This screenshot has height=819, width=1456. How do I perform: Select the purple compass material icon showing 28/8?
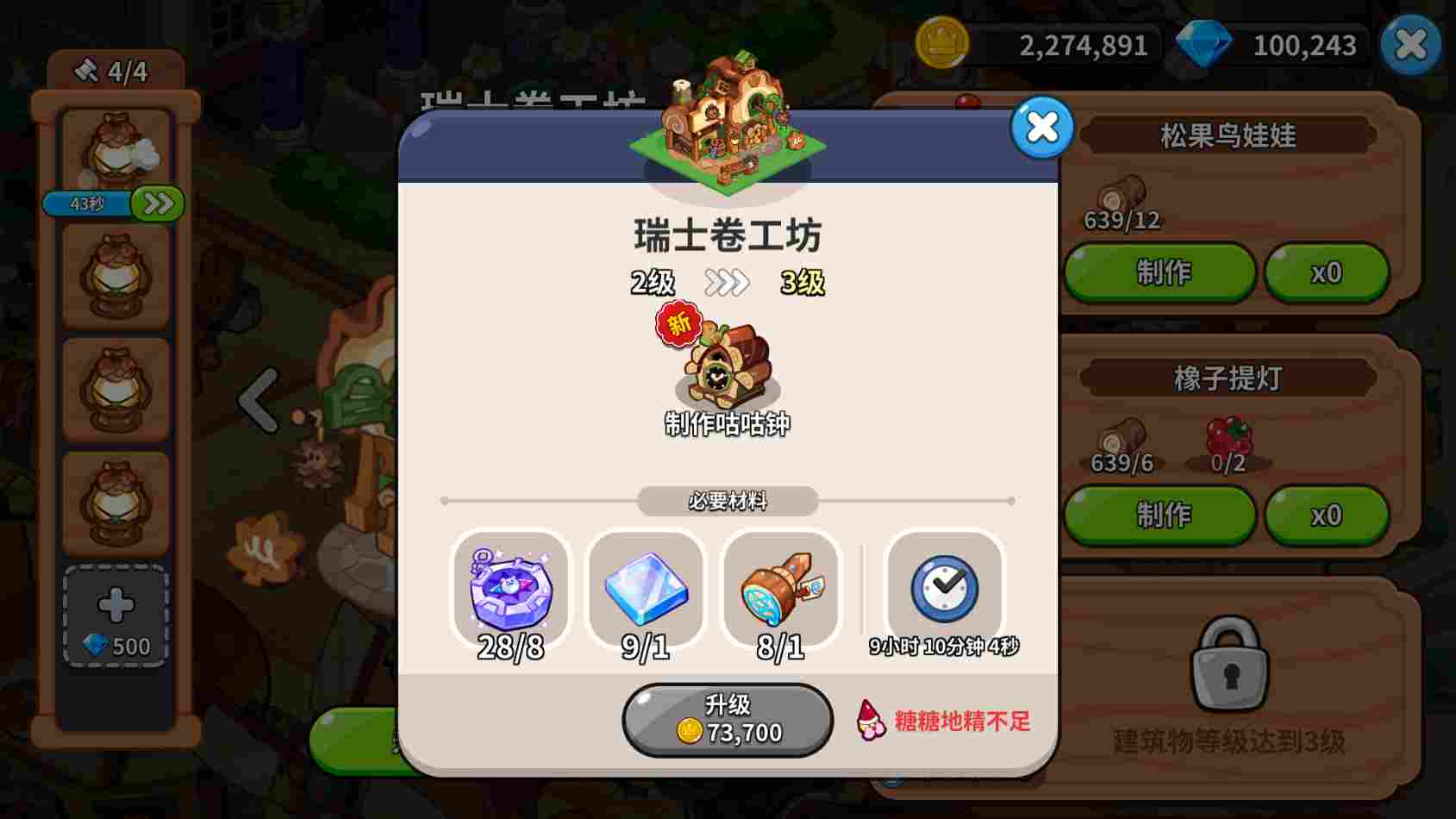pos(510,590)
